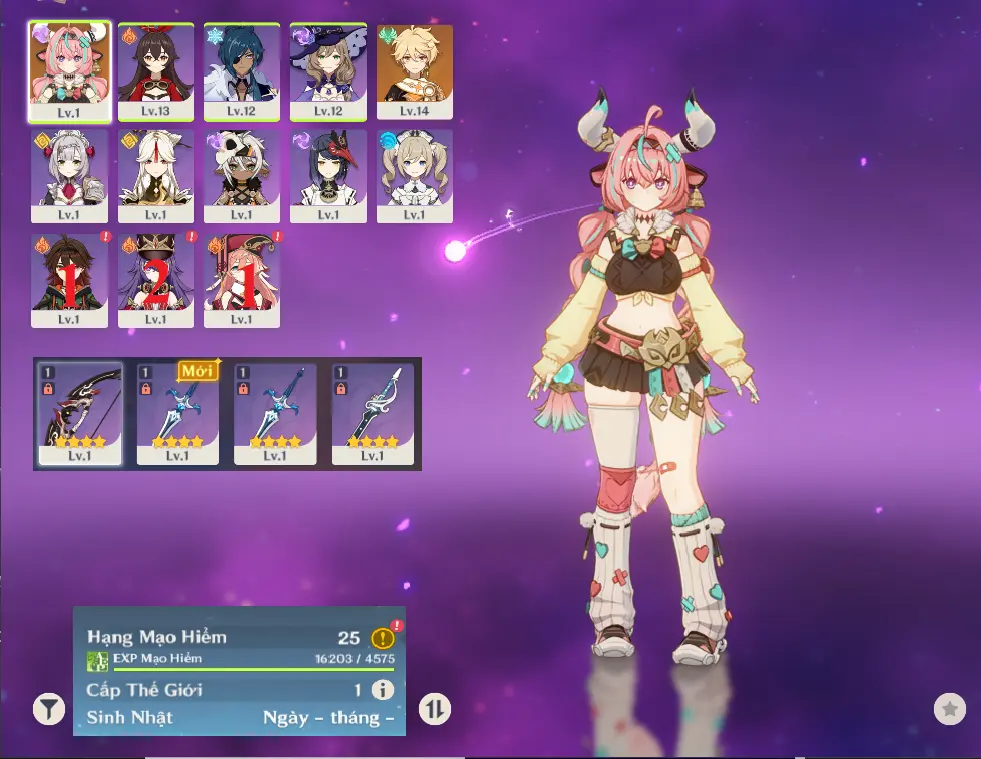Select the white-tipped dark blade weapon slot

372,414
